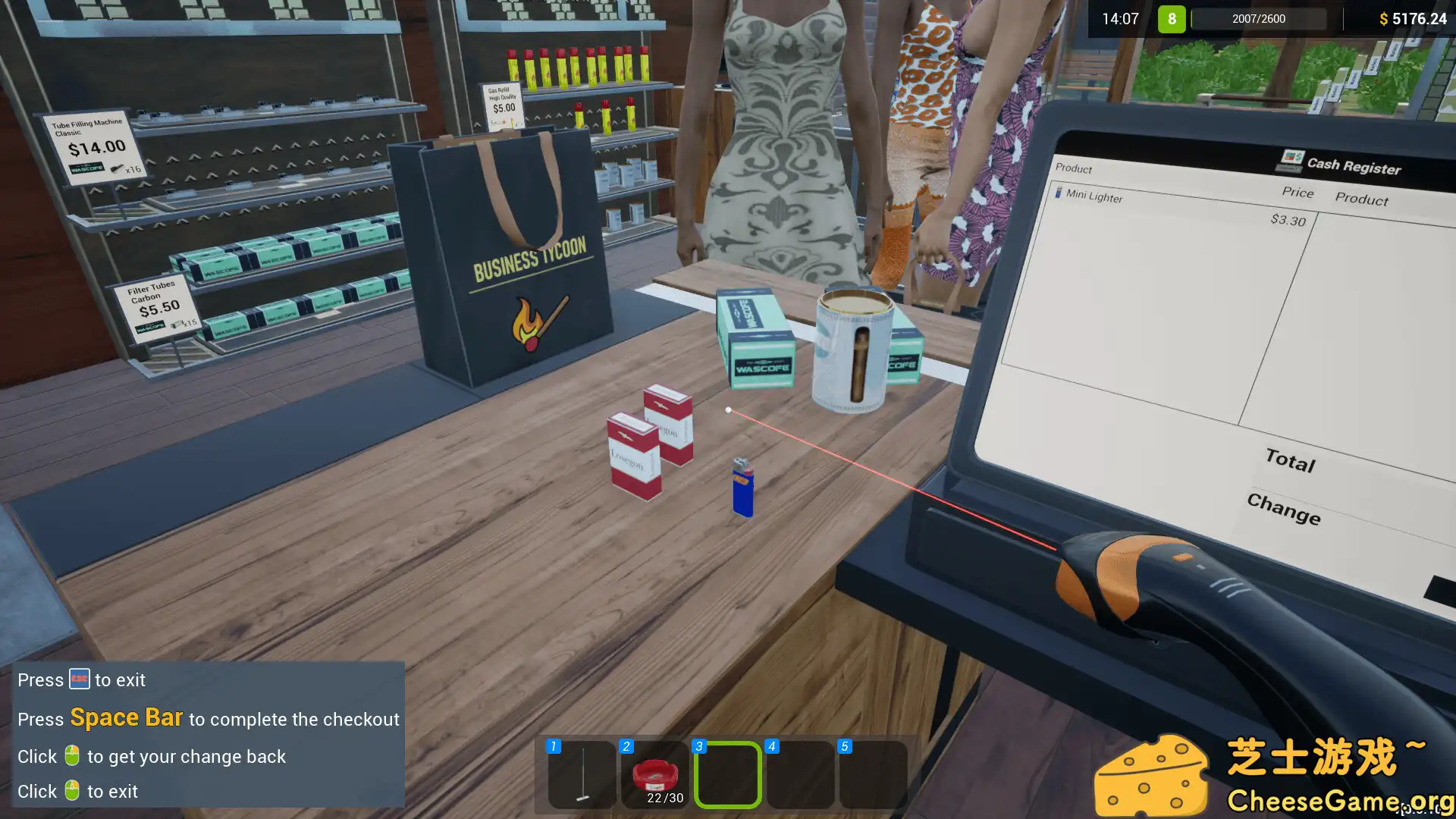Expand the Product column on the register

pos(1361,199)
